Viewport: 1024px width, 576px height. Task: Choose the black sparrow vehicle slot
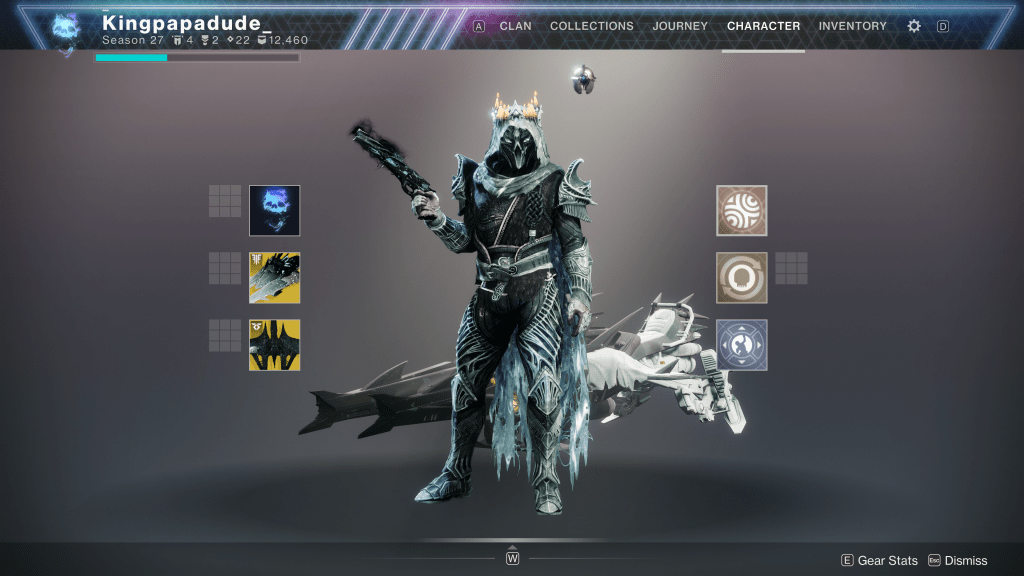(x=274, y=345)
